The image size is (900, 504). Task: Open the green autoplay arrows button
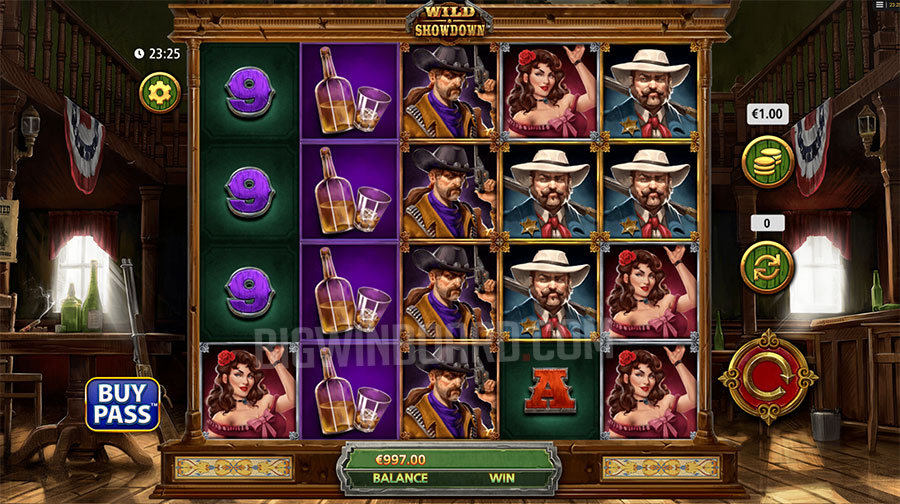[767, 267]
